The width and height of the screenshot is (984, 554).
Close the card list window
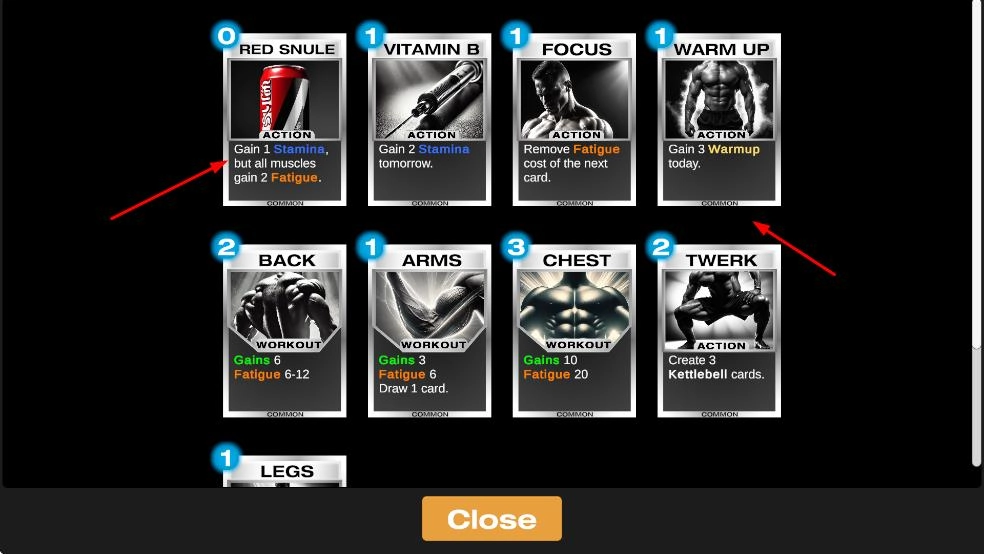pyautogui.click(x=491, y=519)
